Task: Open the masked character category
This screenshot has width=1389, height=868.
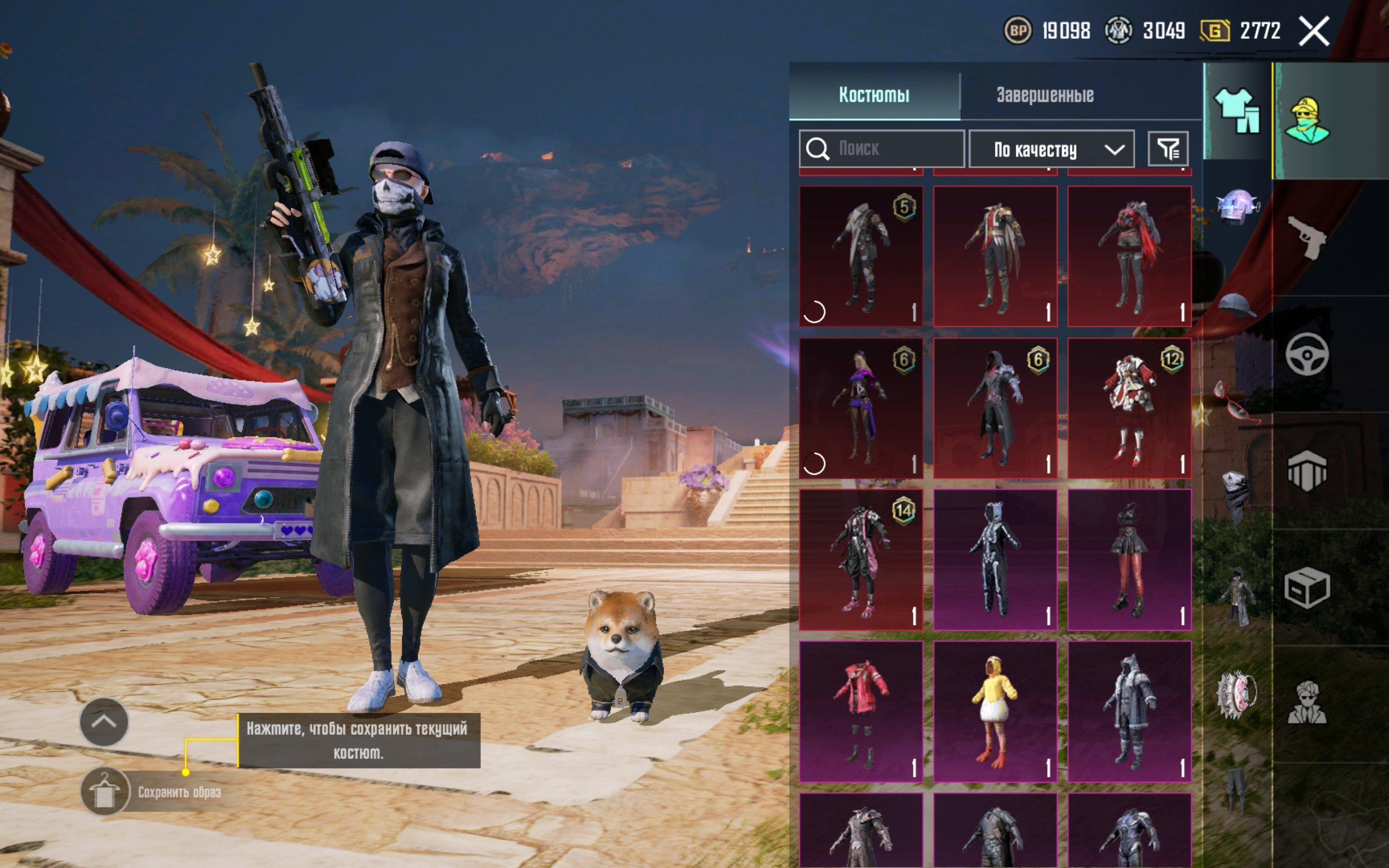Action: [x=1307, y=121]
